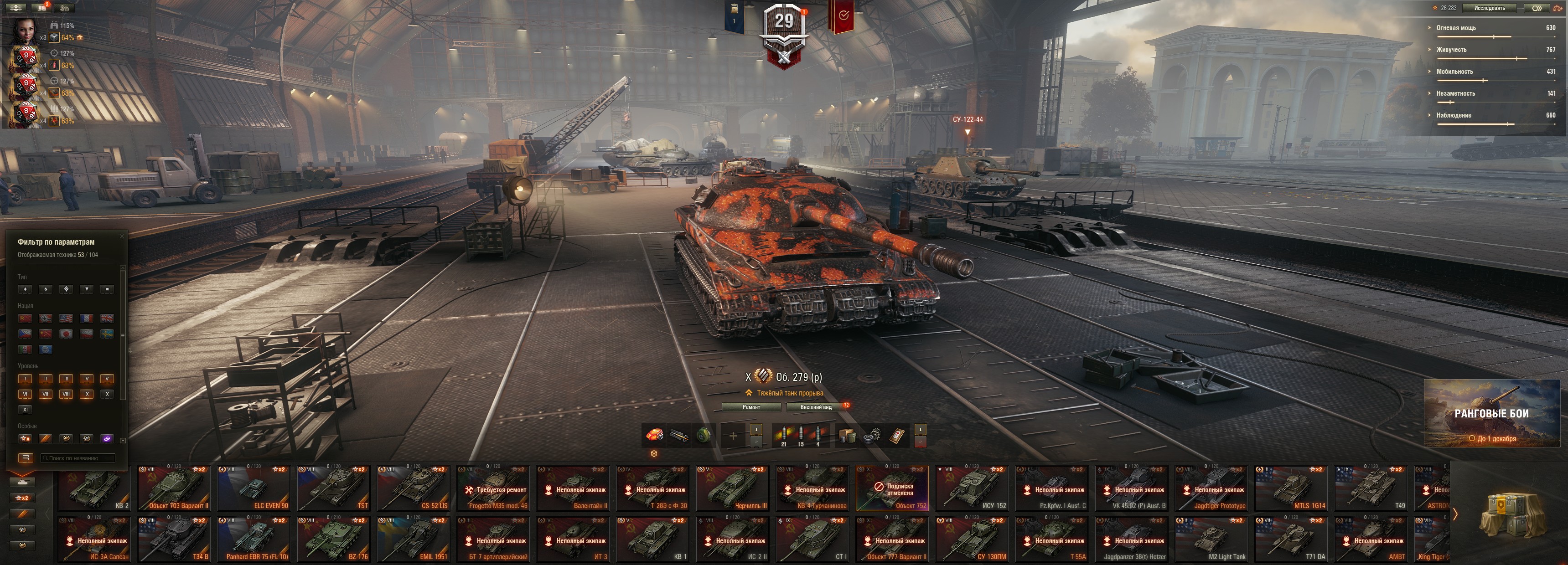Expand the Огневая мощь parameter row
The width and height of the screenshot is (1568, 565).
tap(1455, 28)
